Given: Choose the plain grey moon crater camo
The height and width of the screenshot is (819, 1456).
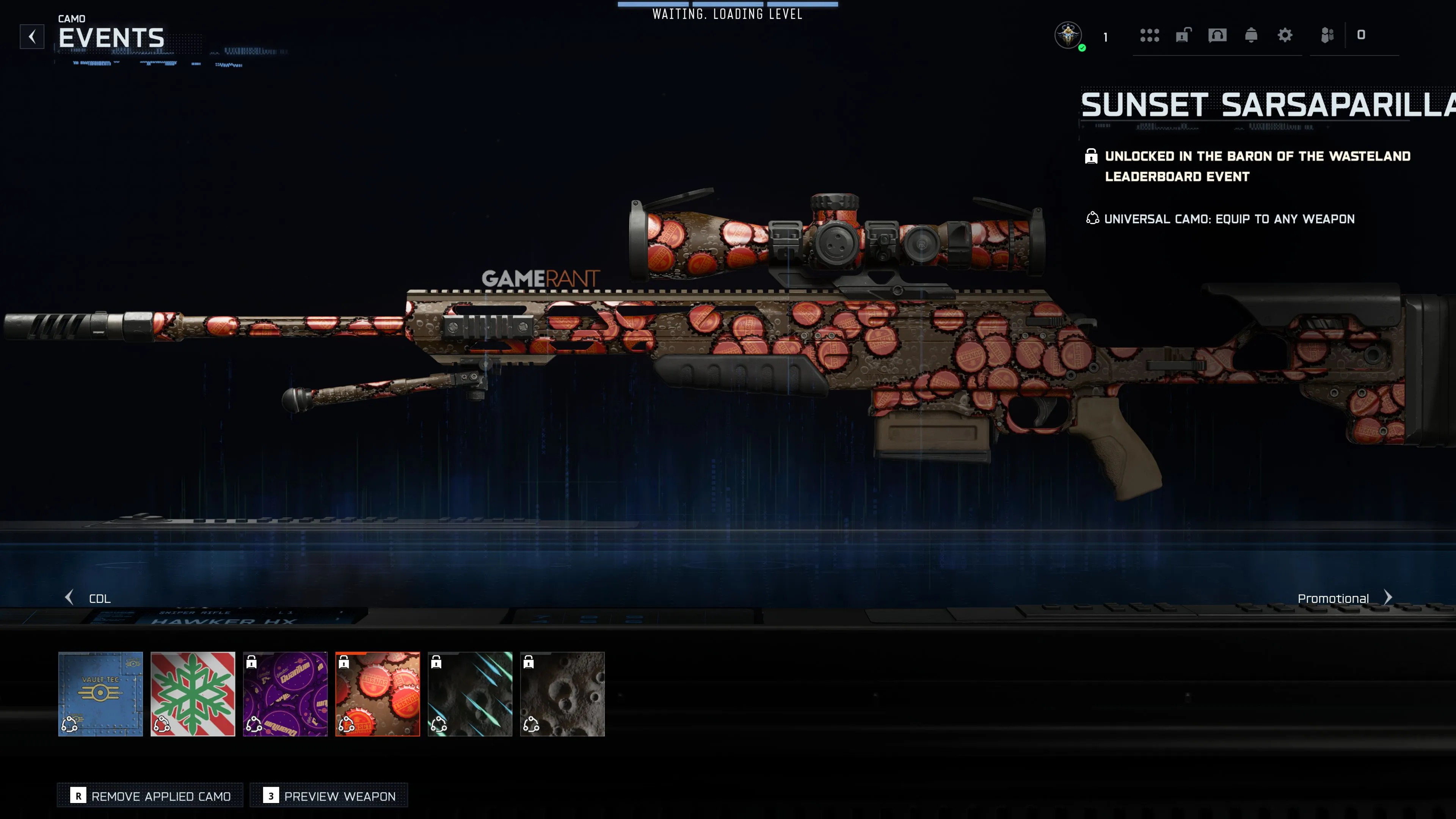Looking at the screenshot, I should pyautogui.click(x=562, y=693).
